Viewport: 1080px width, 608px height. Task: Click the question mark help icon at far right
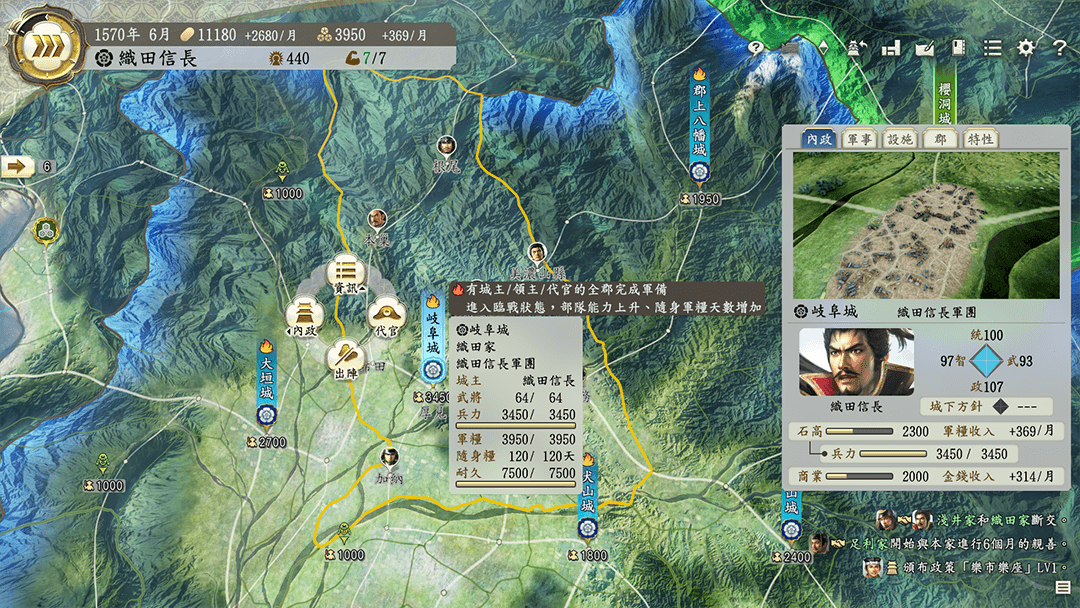[x=1059, y=47]
